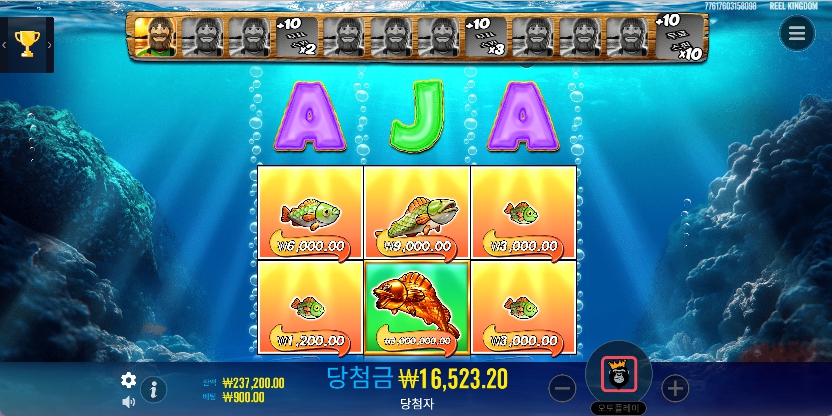This screenshot has height=416, width=832.
Task: Click the spin button with crowned gorilla
Action: [618, 374]
